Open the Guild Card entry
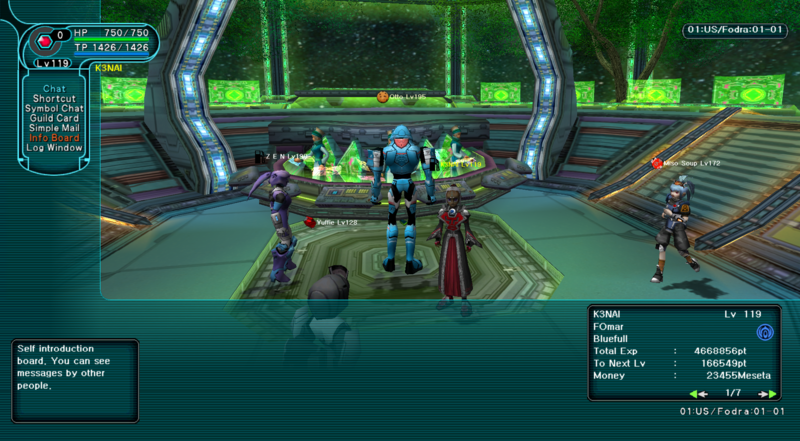Image resolution: width=800 pixels, height=441 pixels. (x=54, y=118)
